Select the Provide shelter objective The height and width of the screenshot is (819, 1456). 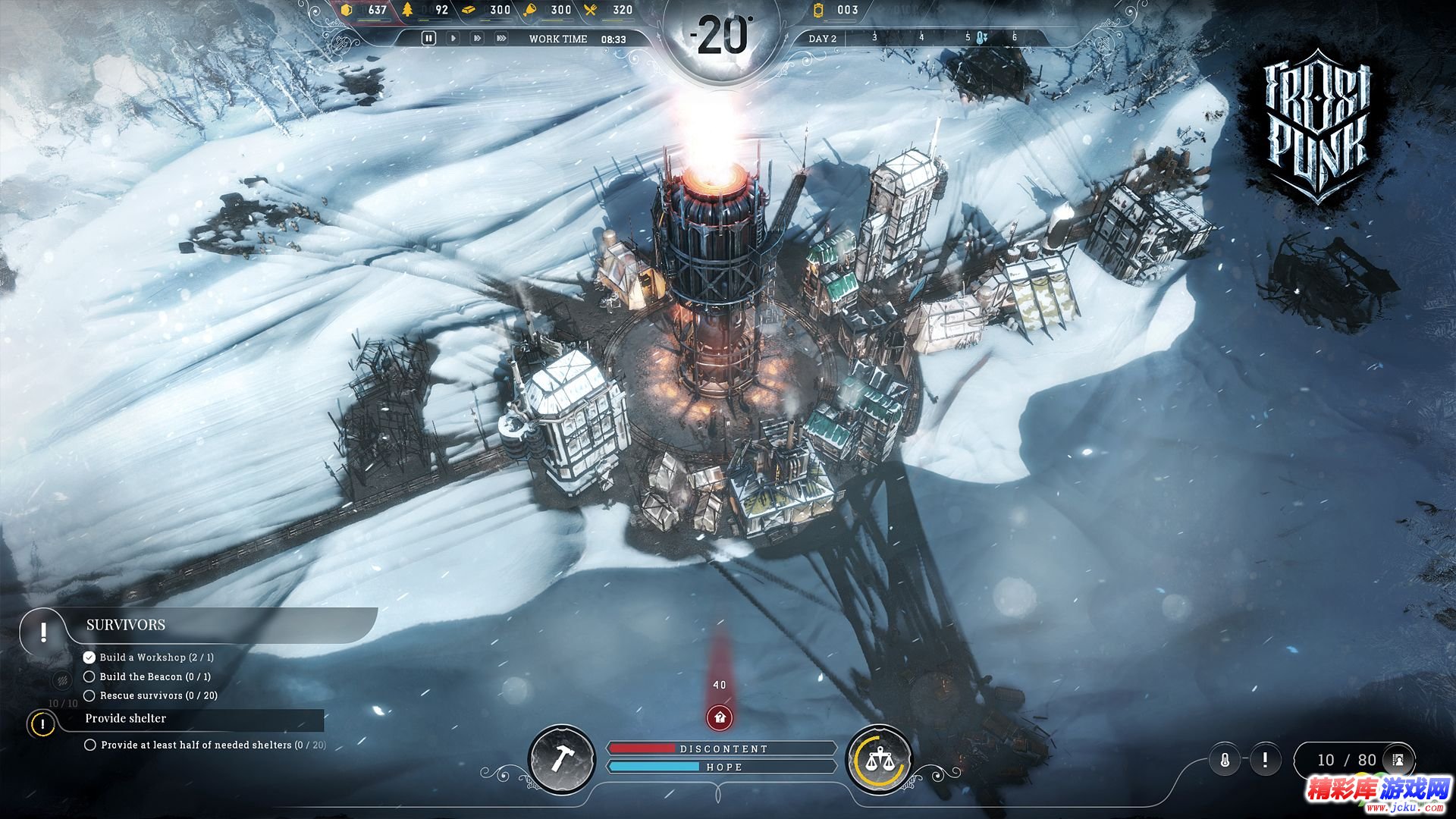tap(126, 718)
